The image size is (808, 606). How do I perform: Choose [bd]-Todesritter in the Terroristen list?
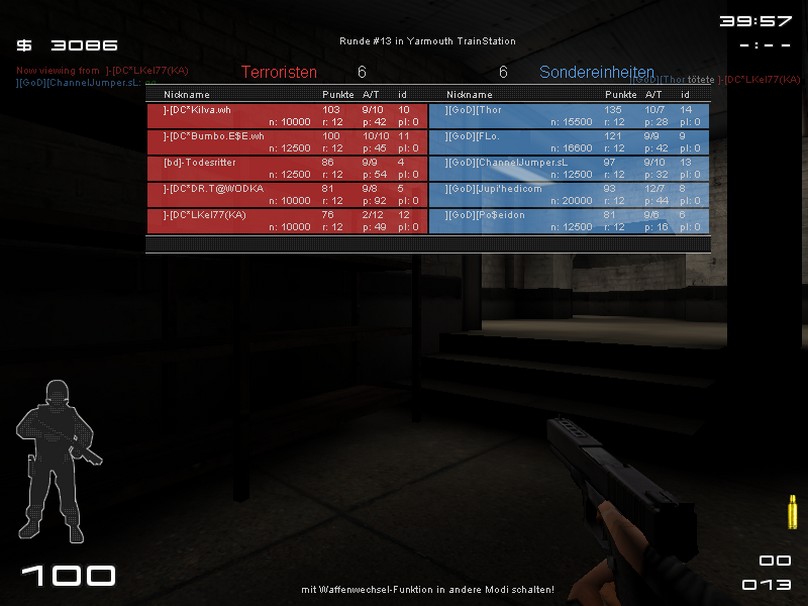286,167
